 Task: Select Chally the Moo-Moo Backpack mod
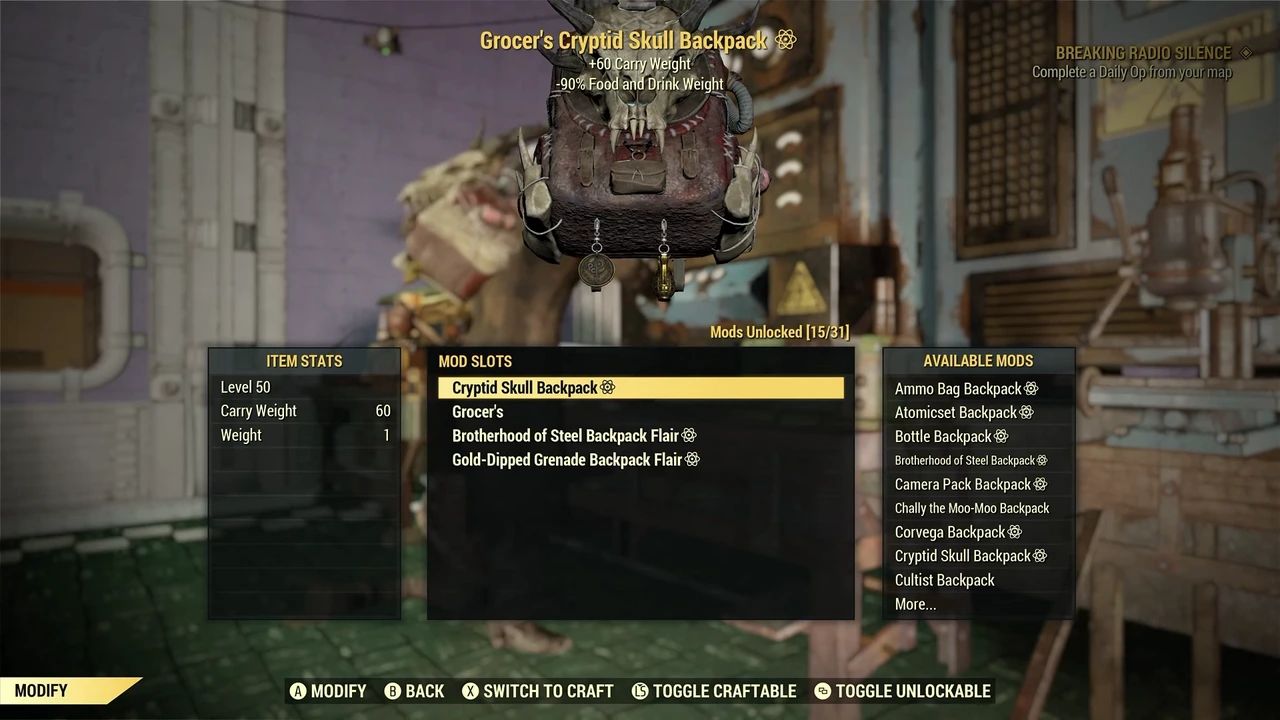[973, 508]
